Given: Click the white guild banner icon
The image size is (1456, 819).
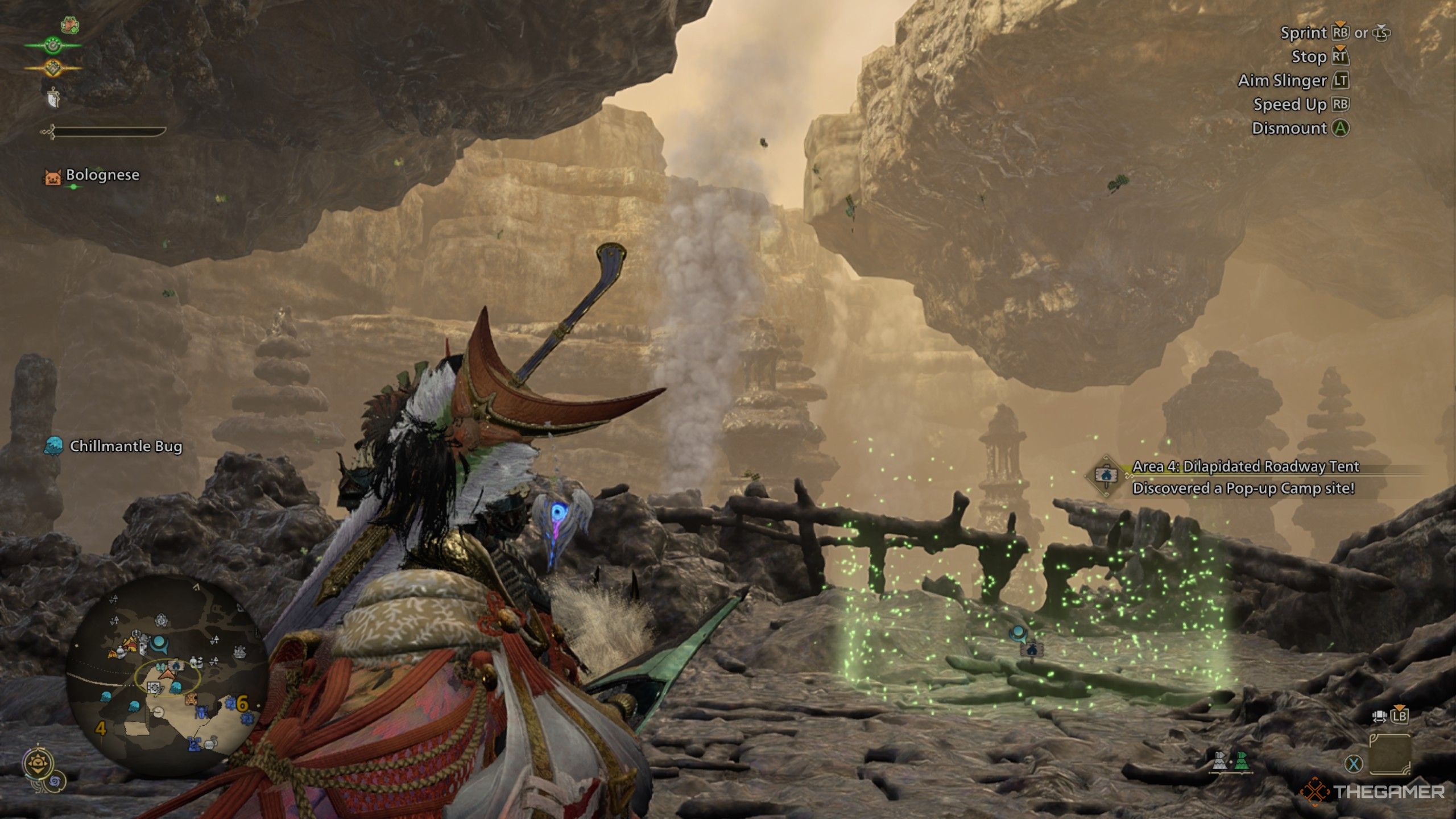Looking at the screenshot, I should click(x=53, y=98).
